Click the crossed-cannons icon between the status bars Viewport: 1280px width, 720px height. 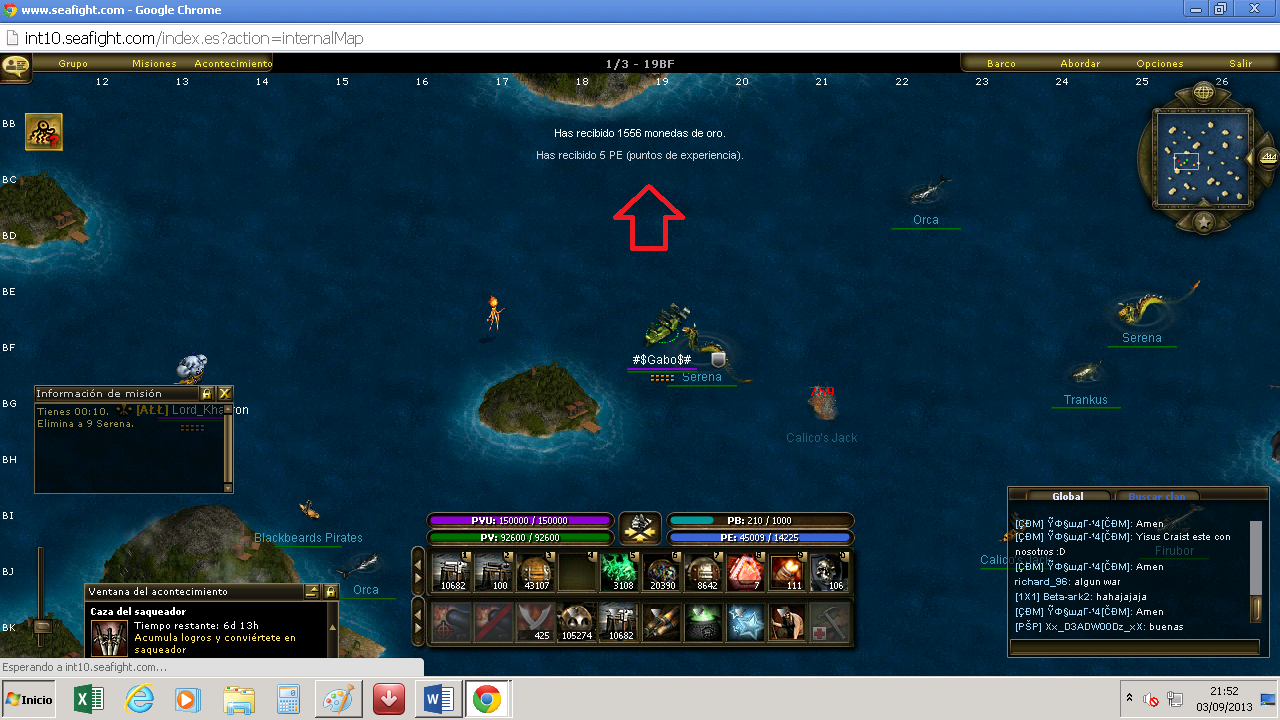(x=640, y=528)
